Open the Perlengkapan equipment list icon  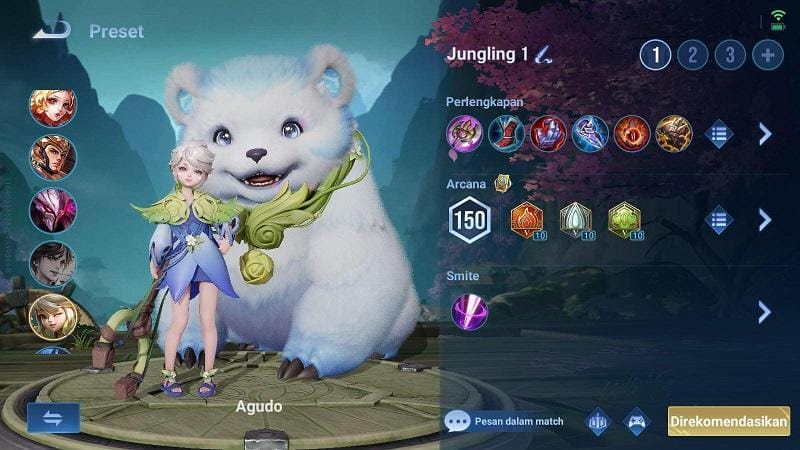[719, 134]
